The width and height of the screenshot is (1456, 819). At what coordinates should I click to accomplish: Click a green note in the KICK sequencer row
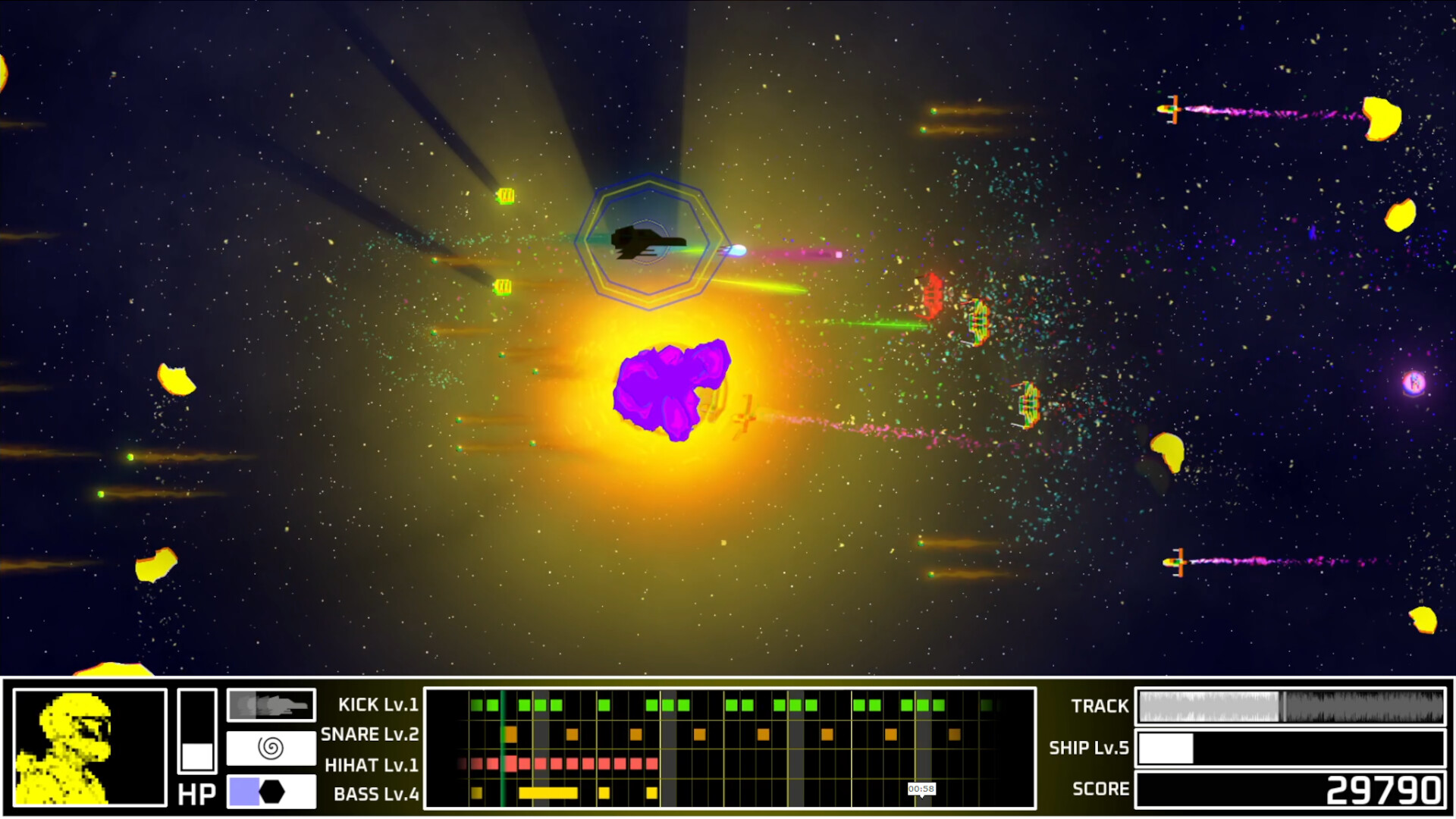coord(475,704)
